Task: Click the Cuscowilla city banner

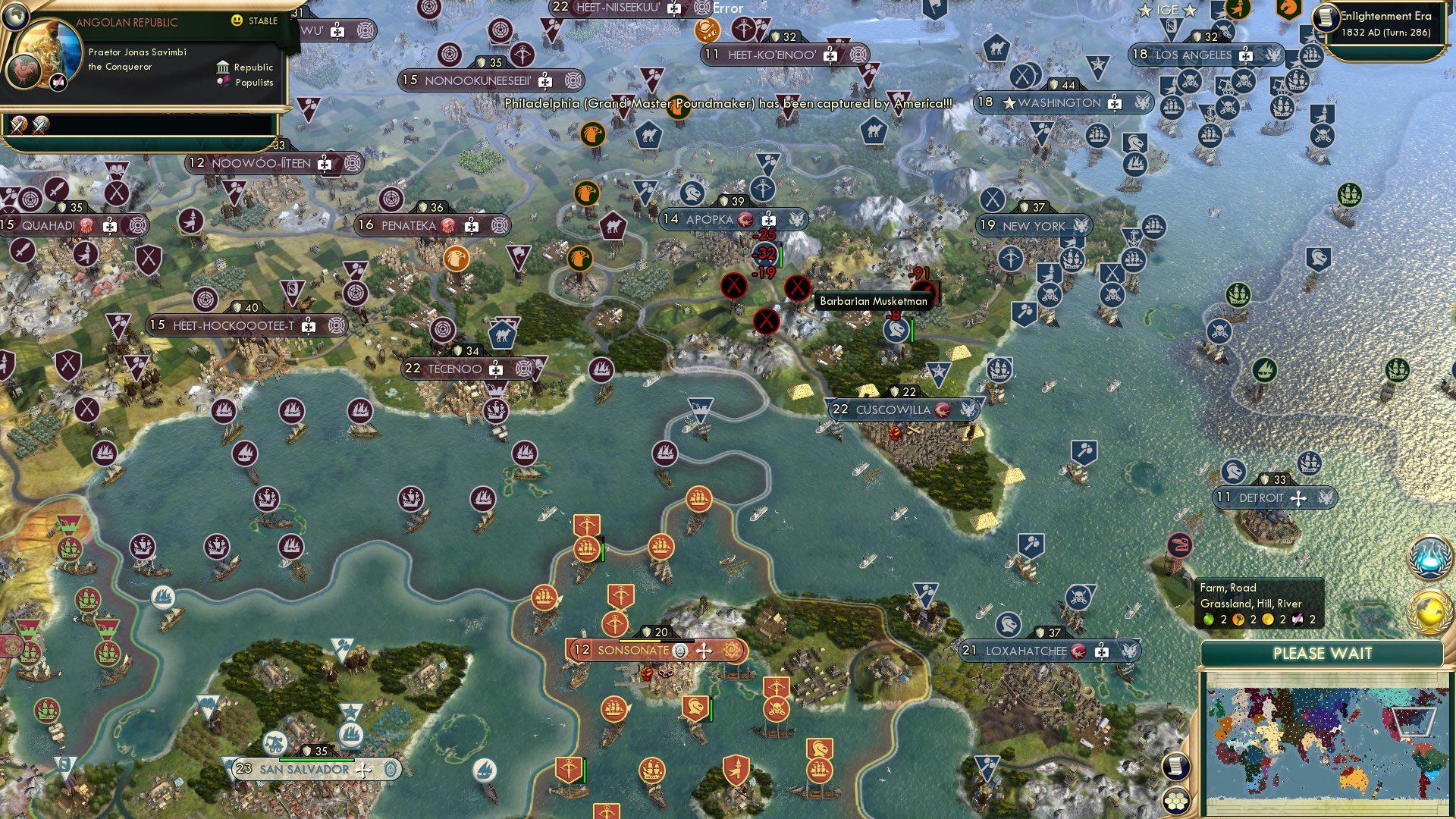Action: (x=893, y=410)
